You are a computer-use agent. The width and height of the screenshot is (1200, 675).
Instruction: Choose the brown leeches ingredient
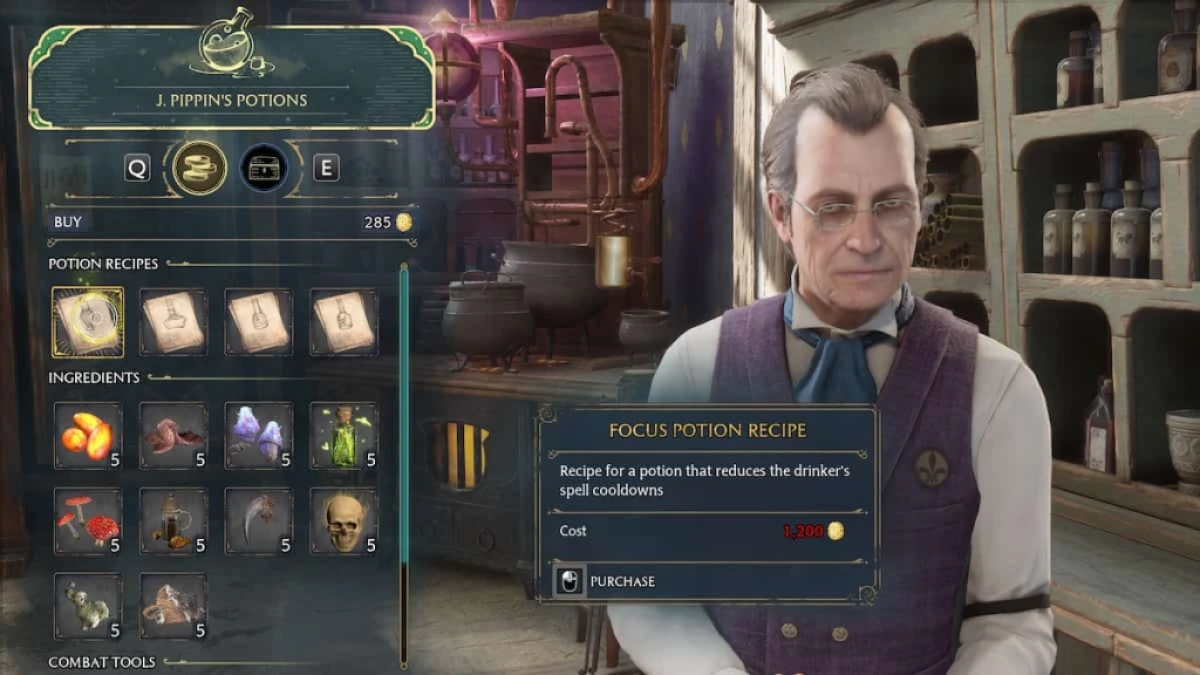pyautogui.click(x=173, y=436)
